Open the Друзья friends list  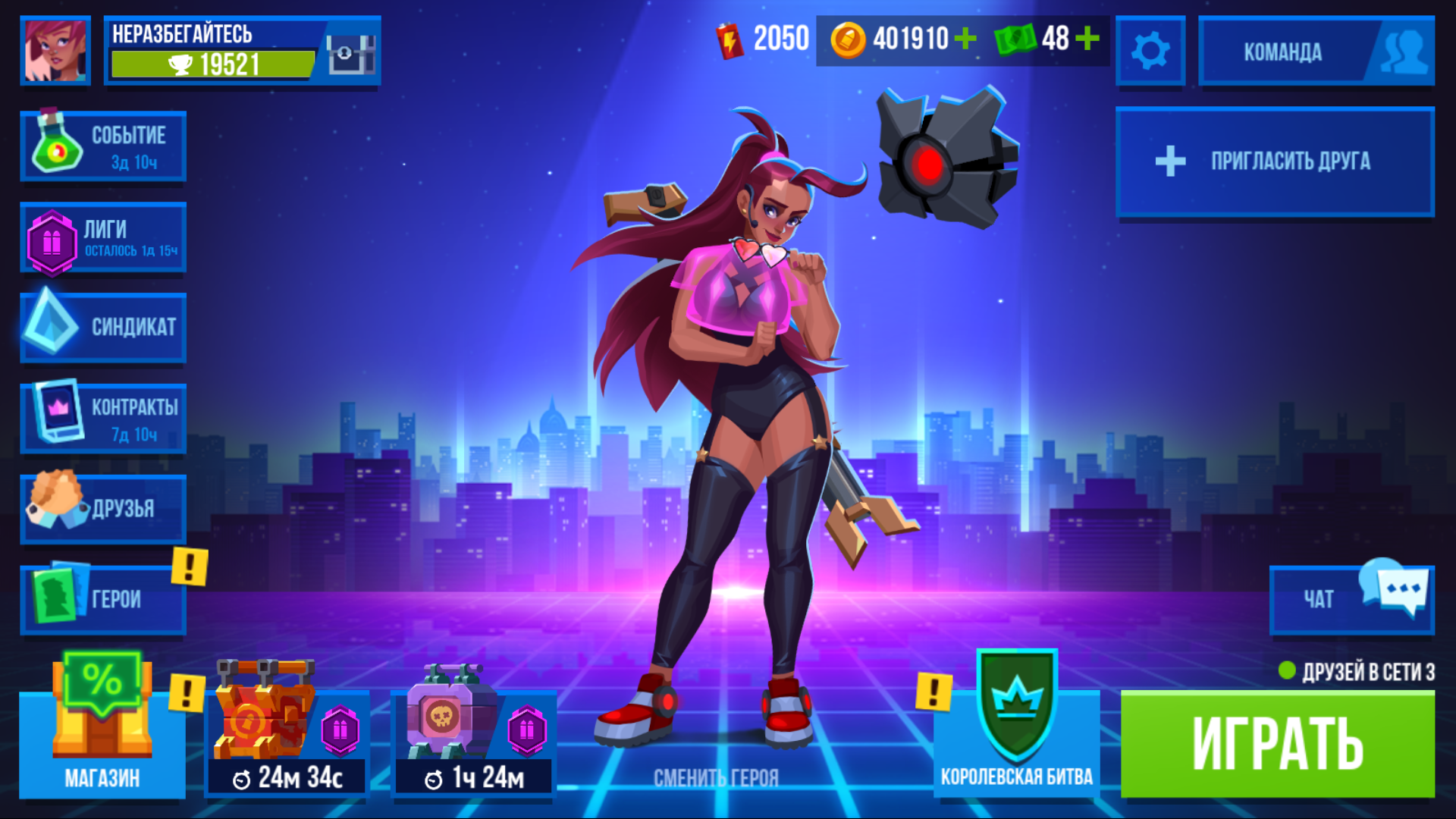click(103, 509)
